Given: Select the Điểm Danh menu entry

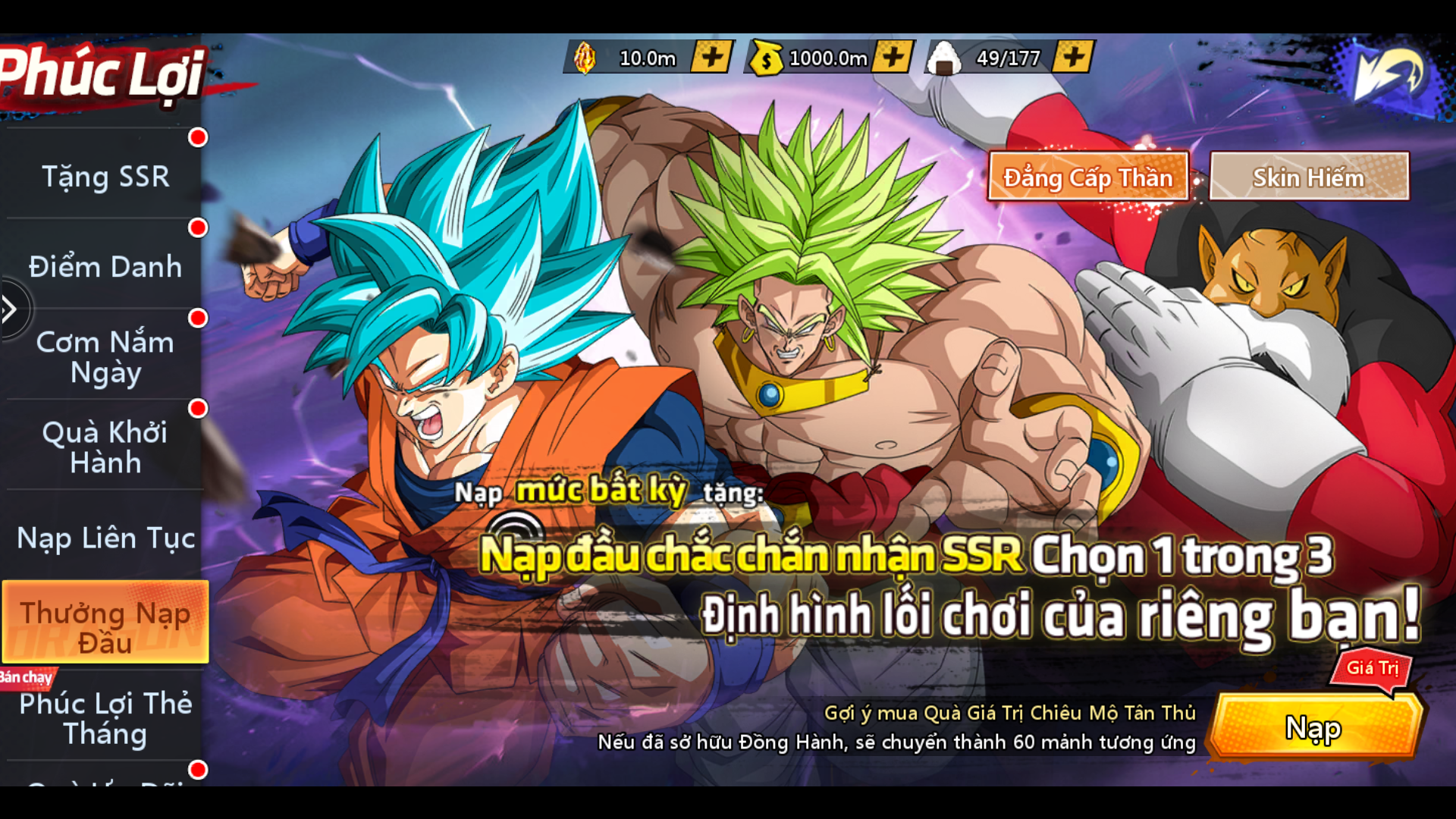Looking at the screenshot, I should pos(105,267).
